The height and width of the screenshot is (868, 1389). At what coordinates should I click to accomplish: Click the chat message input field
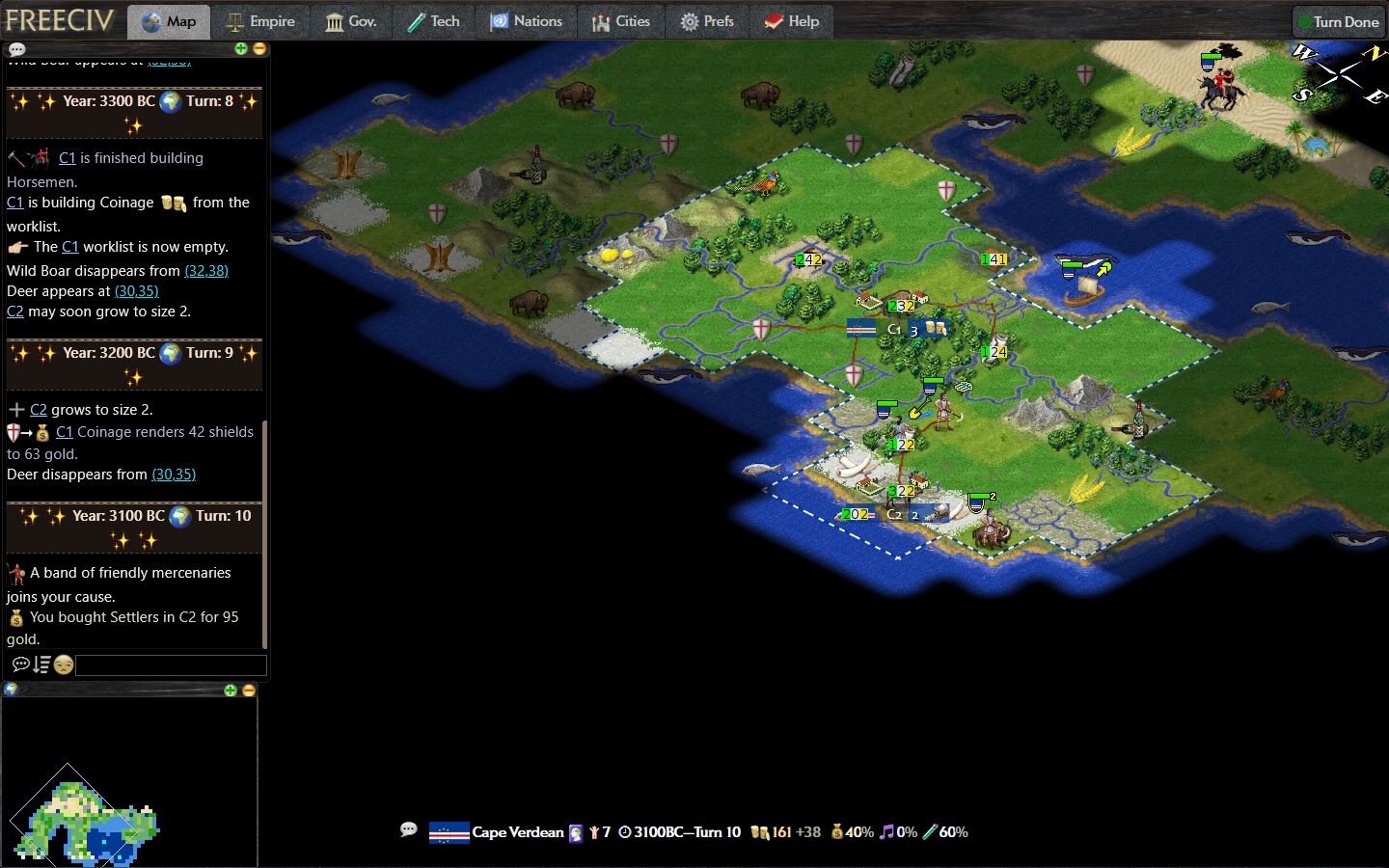point(171,665)
